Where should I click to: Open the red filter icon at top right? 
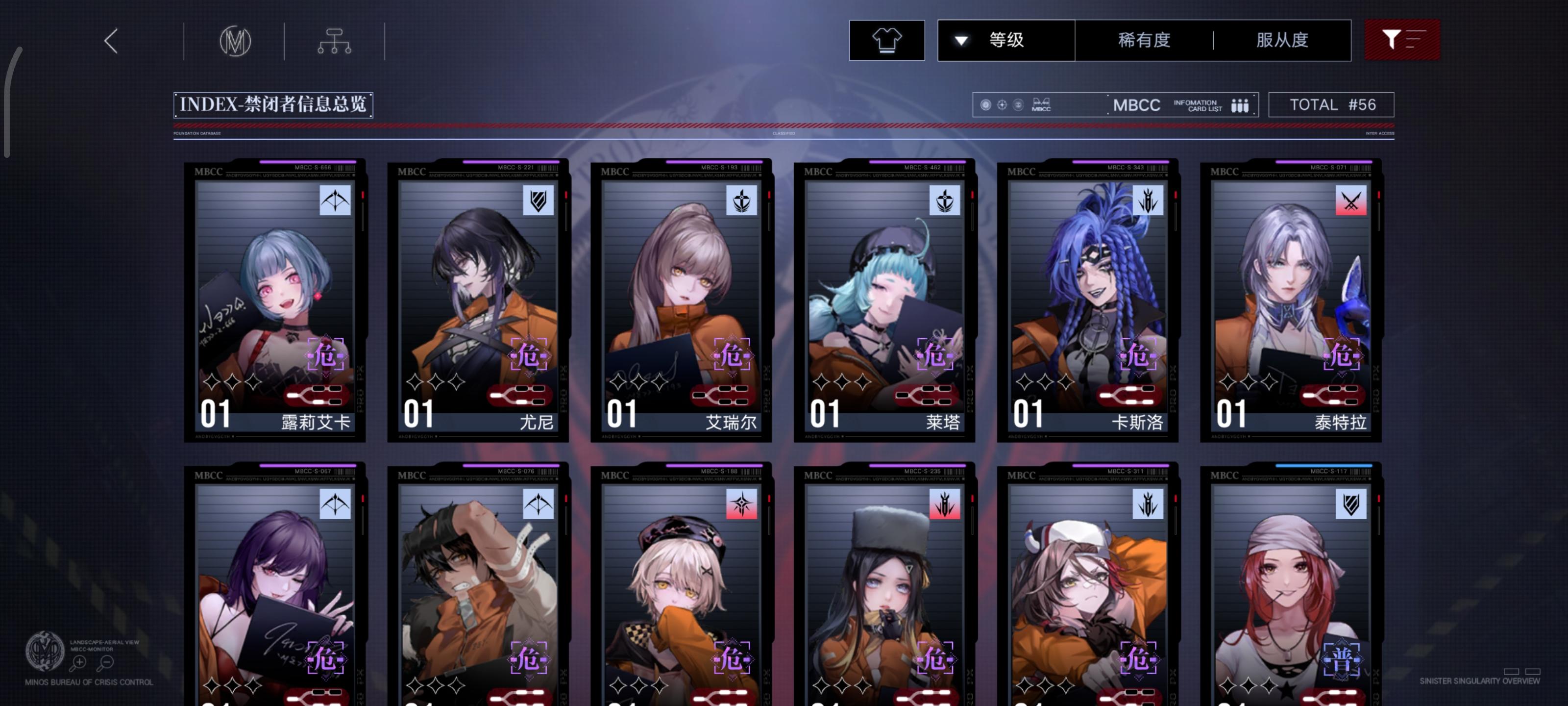[1402, 39]
